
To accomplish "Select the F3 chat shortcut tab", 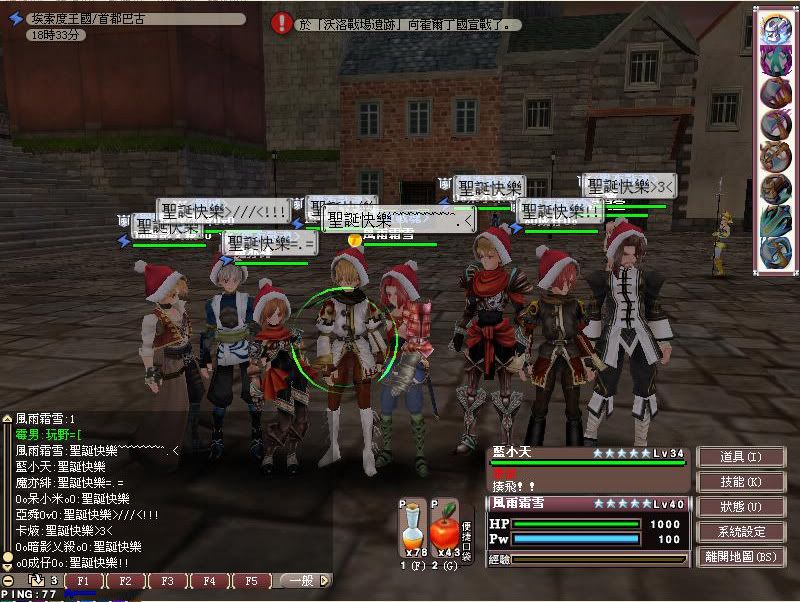I will 167,581.
